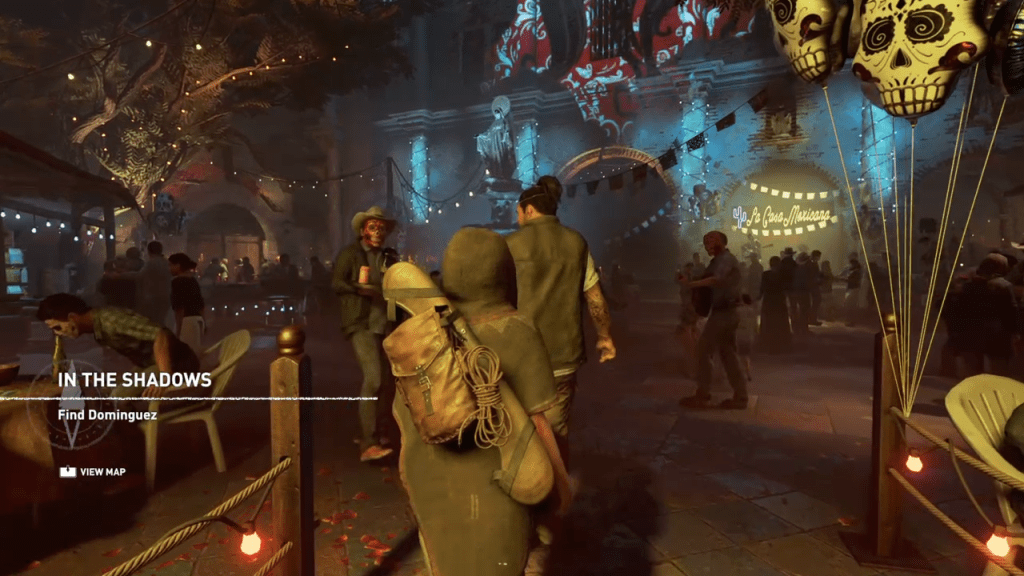Viewport: 1024px width, 576px height.
Task: Open the map via View Map
Action: (x=93, y=472)
